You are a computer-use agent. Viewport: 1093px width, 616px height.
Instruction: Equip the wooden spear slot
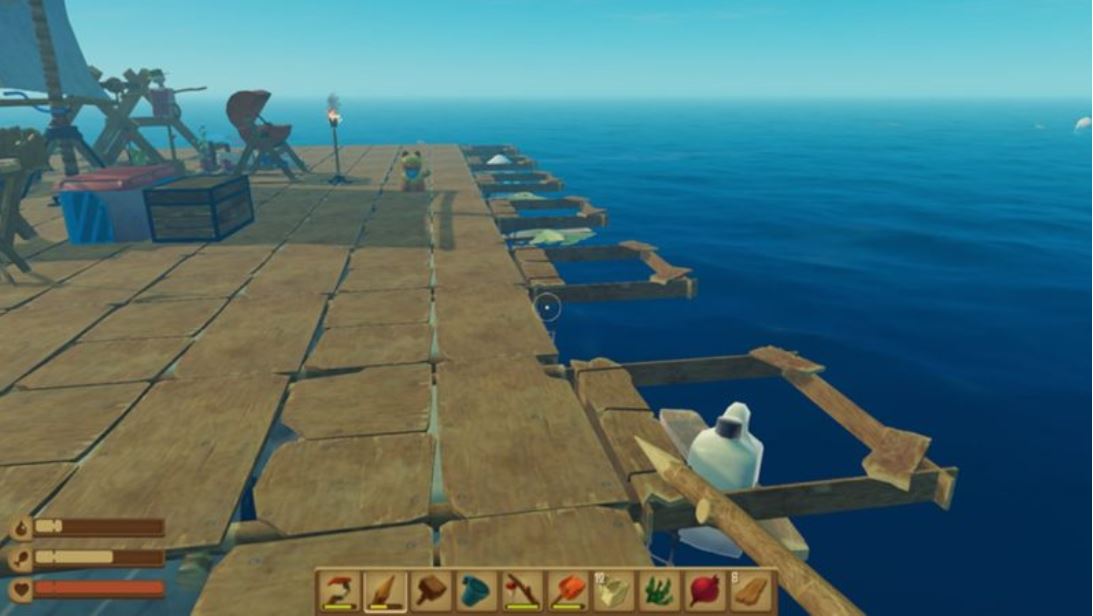[385, 591]
